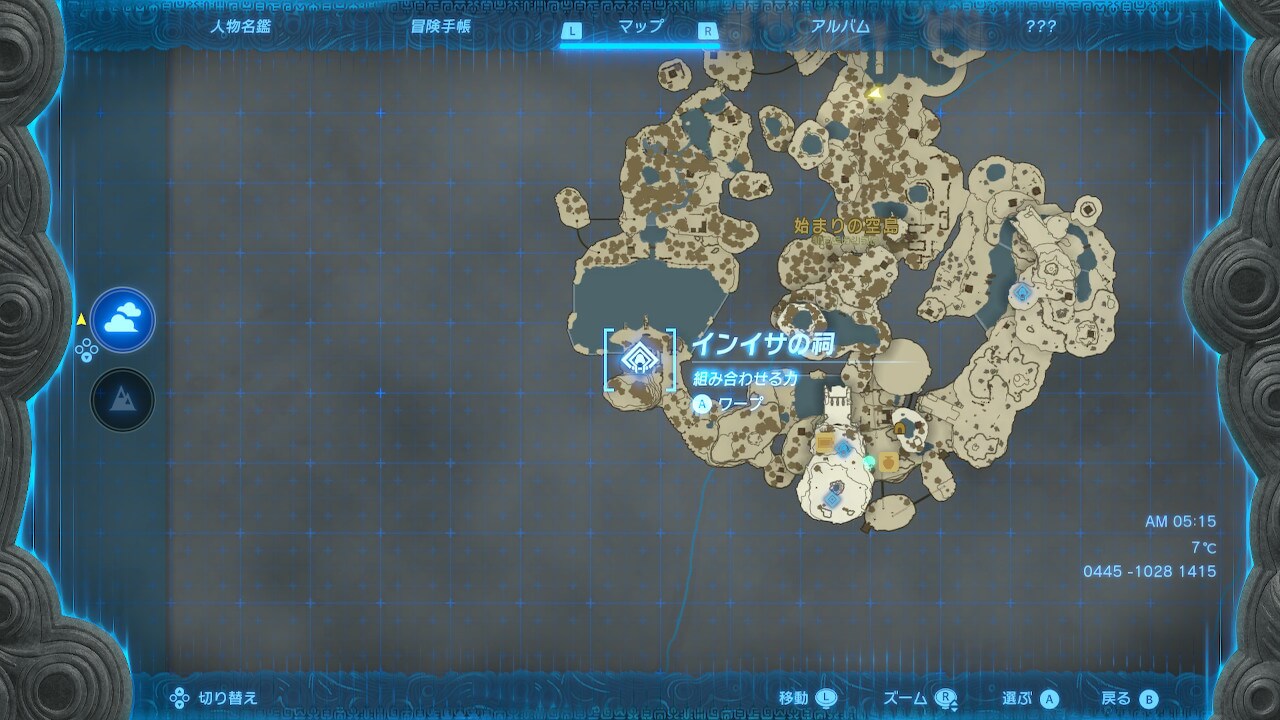Screen dimensions: 1280x720
Task: Select the green glowing dot marker
Action: 869,461
